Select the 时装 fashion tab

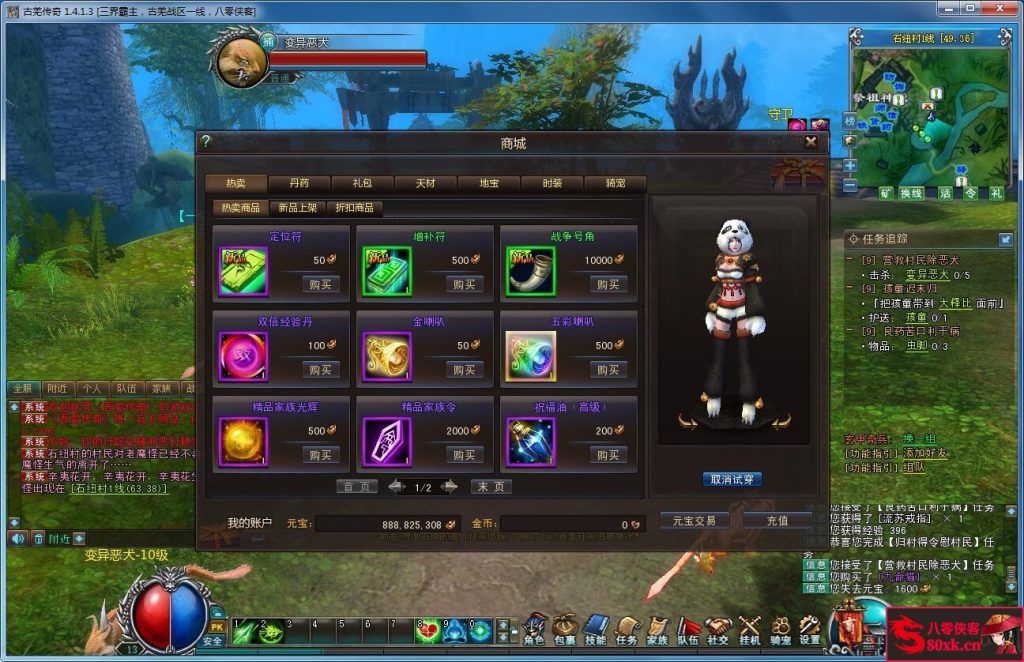(x=552, y=184)
